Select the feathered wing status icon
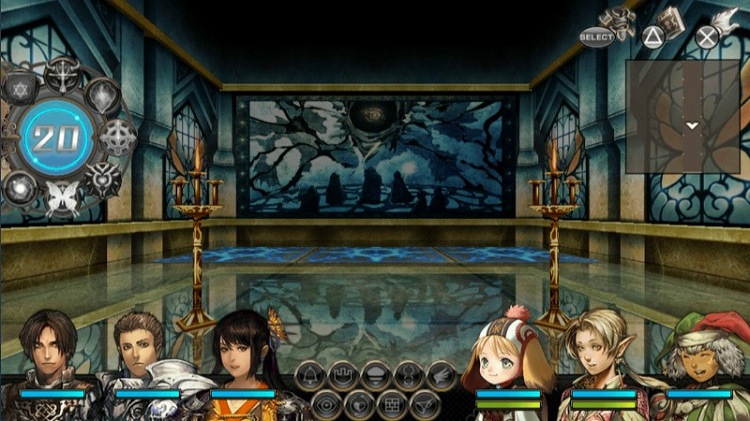 click(439, 377)
